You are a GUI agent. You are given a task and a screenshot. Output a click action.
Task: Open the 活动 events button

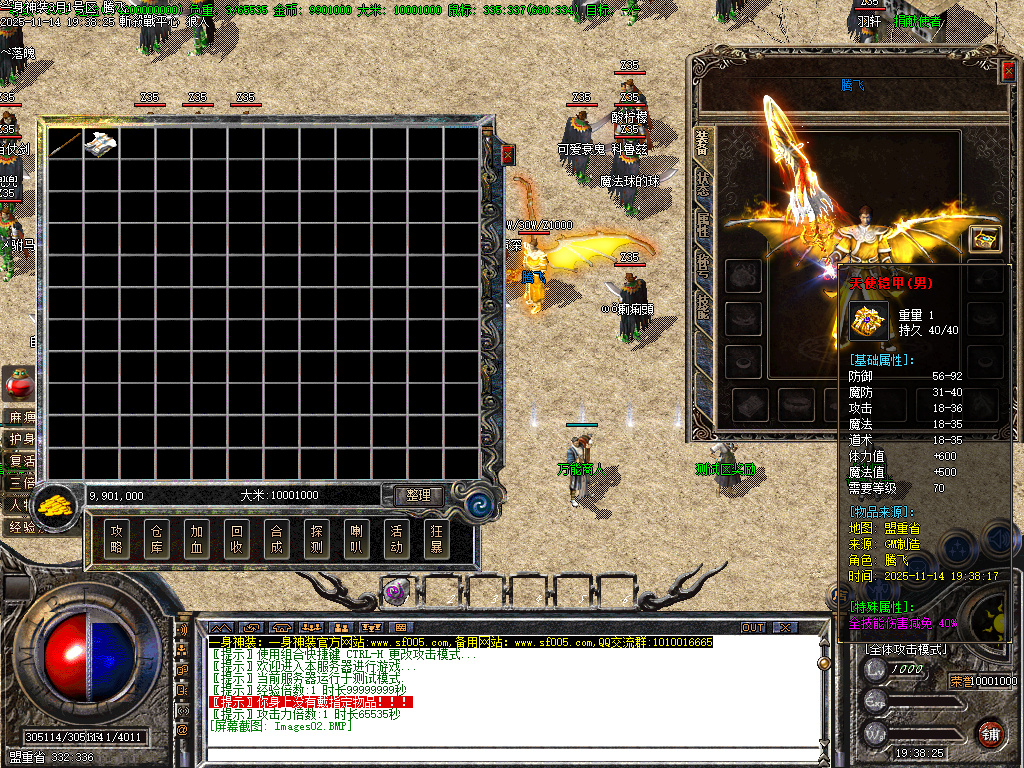(x=395, y=539)
